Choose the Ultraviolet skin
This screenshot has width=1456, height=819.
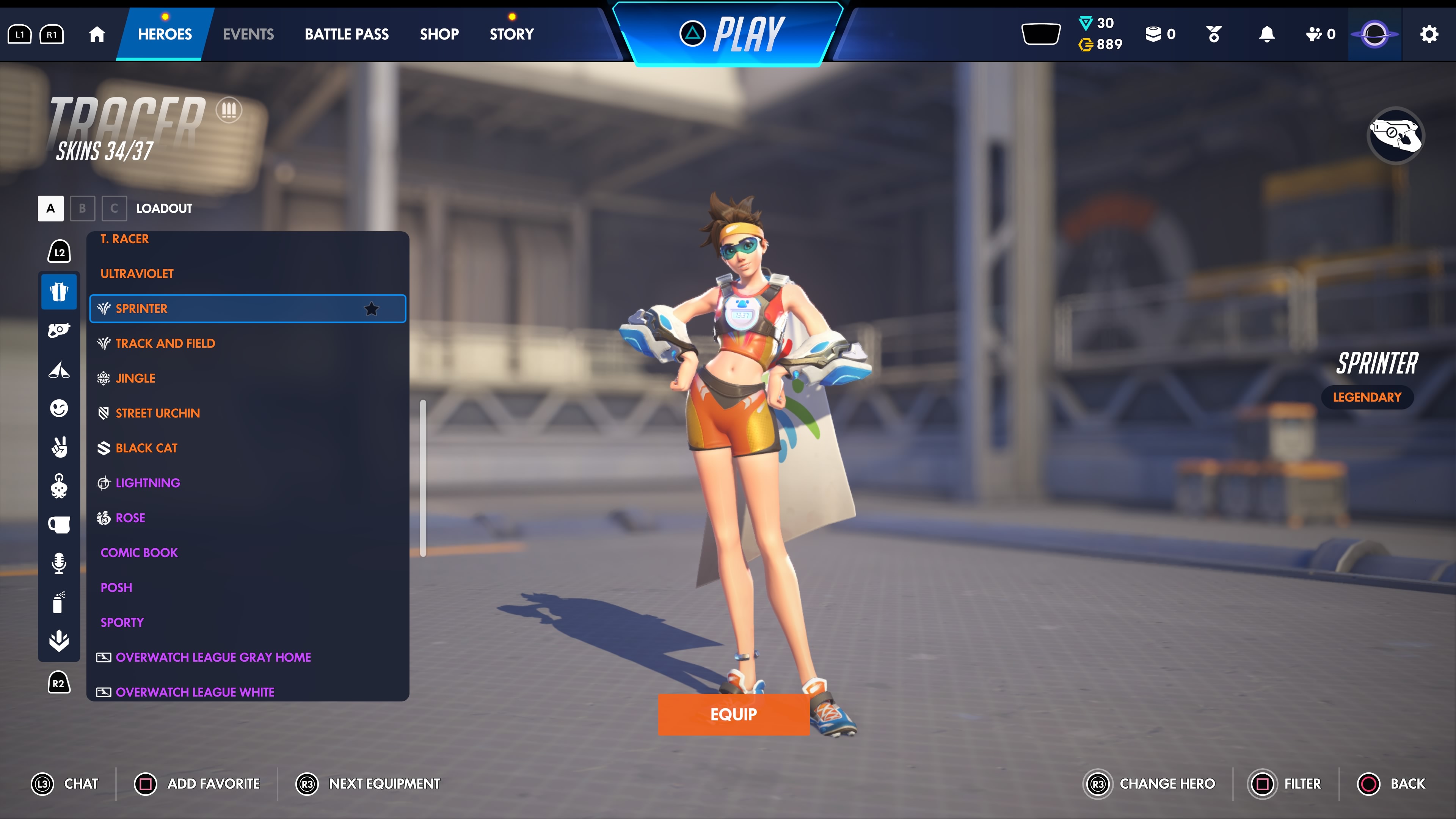tap(137, 273)
